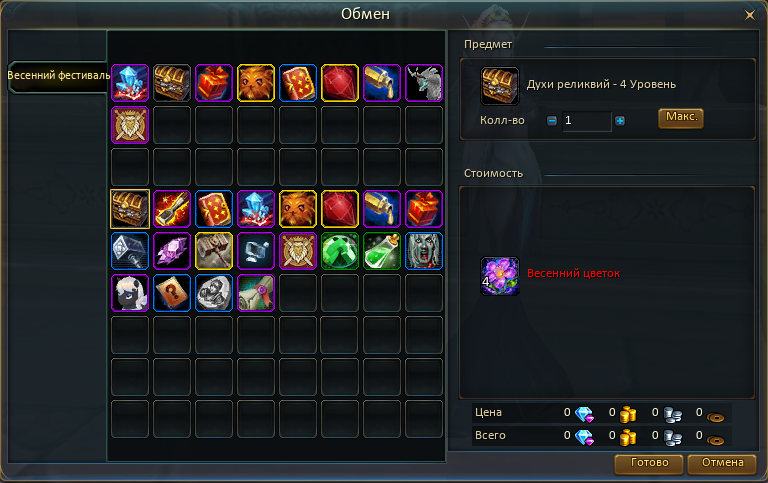Select the white-haired pony item

[130, 293]
